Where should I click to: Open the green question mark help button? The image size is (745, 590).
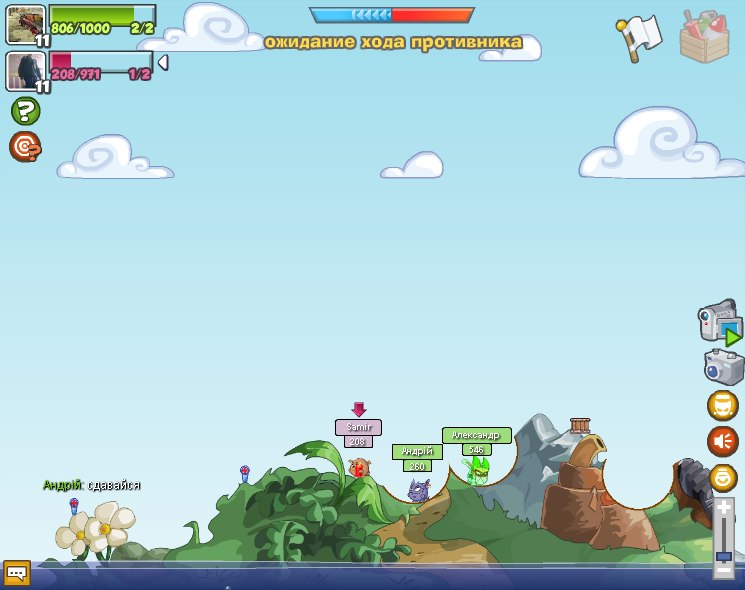(25, 111)
